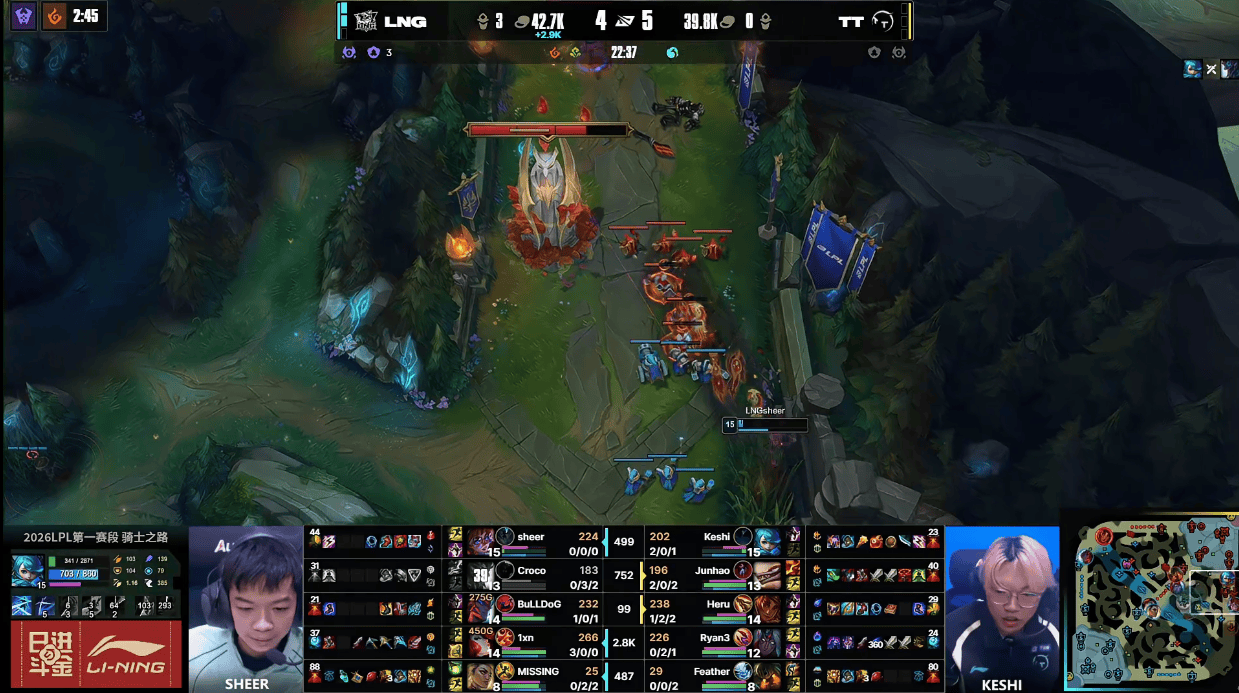Select the TT team logo

tap(883, 21)
